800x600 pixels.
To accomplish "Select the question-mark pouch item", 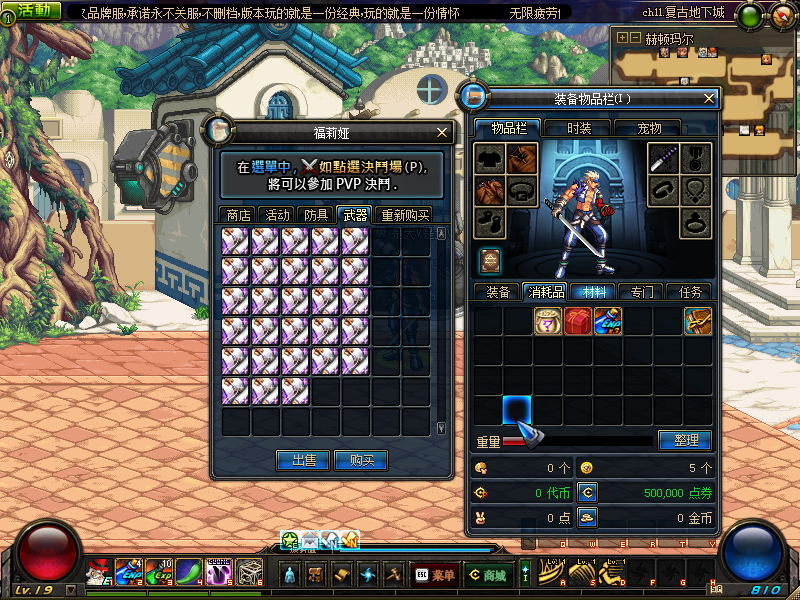I will tap(547, 321).
